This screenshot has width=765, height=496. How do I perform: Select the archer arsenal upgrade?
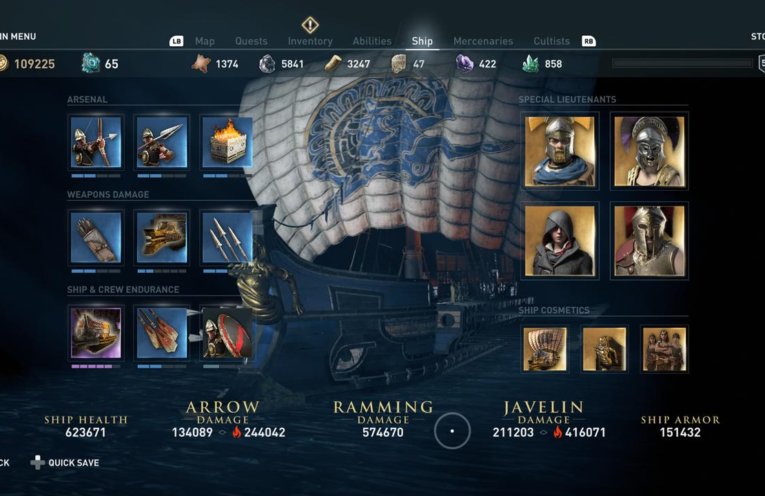click(x=96, y=141)
